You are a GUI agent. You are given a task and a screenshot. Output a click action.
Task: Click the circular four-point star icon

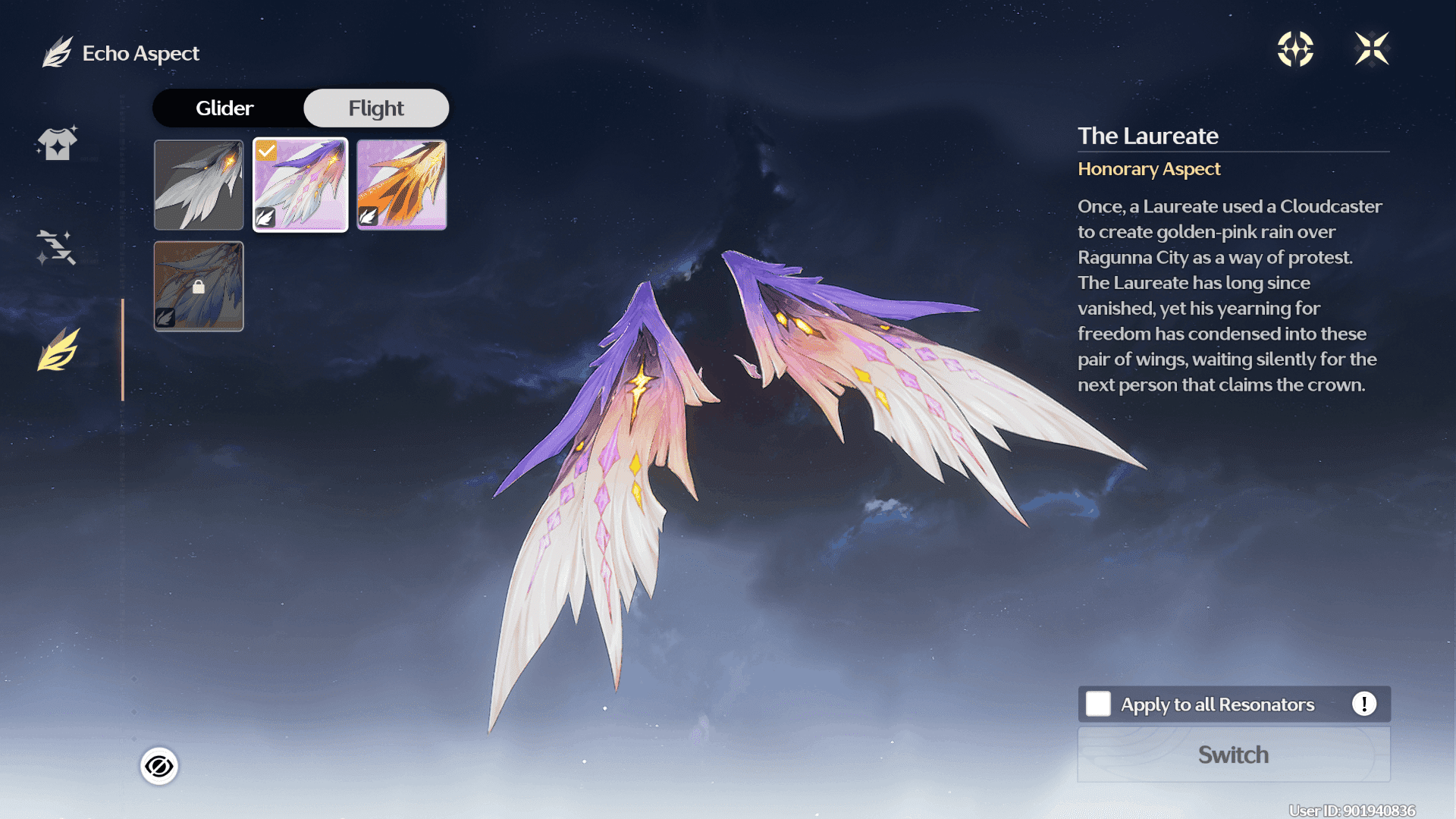tap(1295, 49)
